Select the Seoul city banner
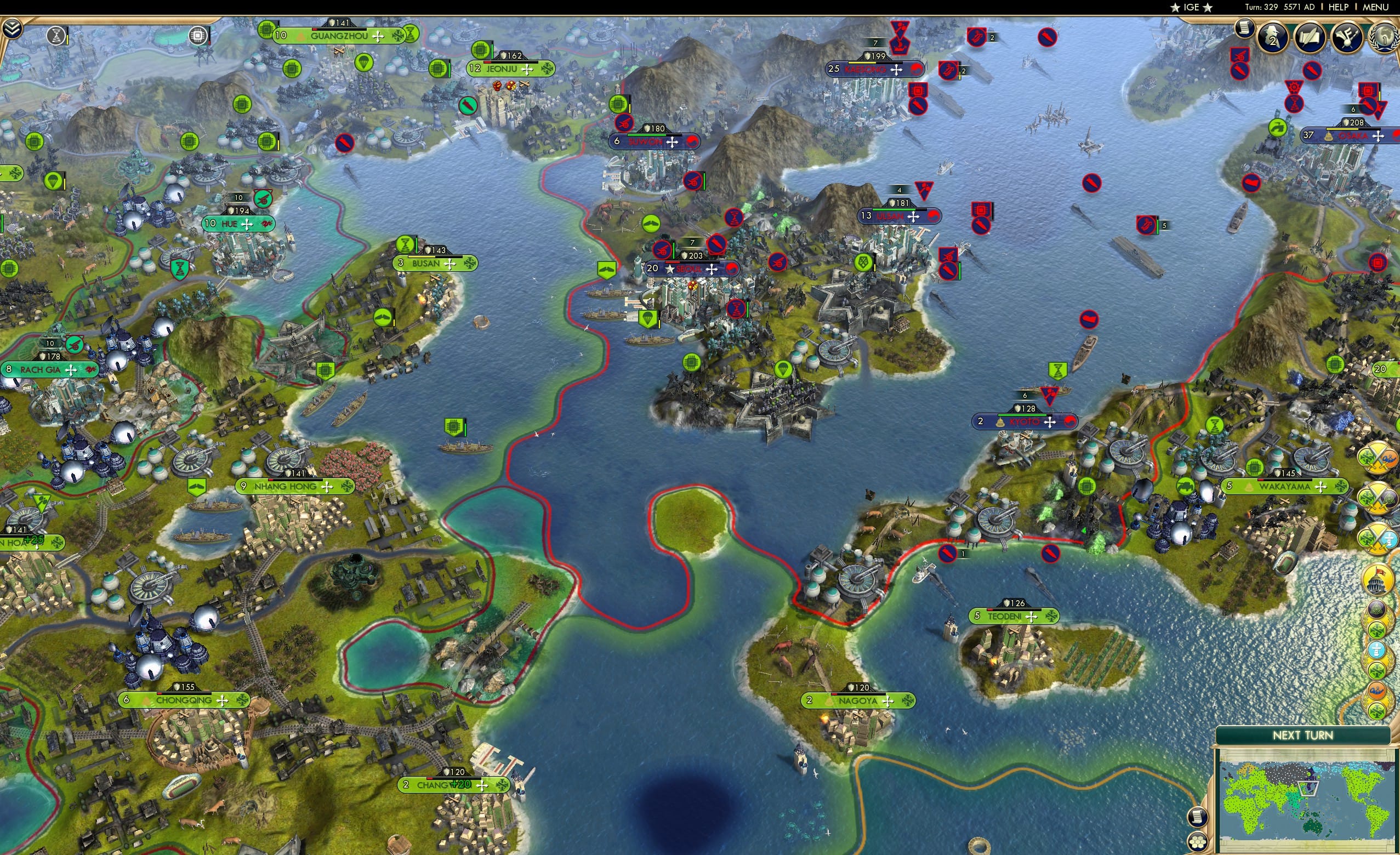1400x855 pixels. tap(689, 269)
